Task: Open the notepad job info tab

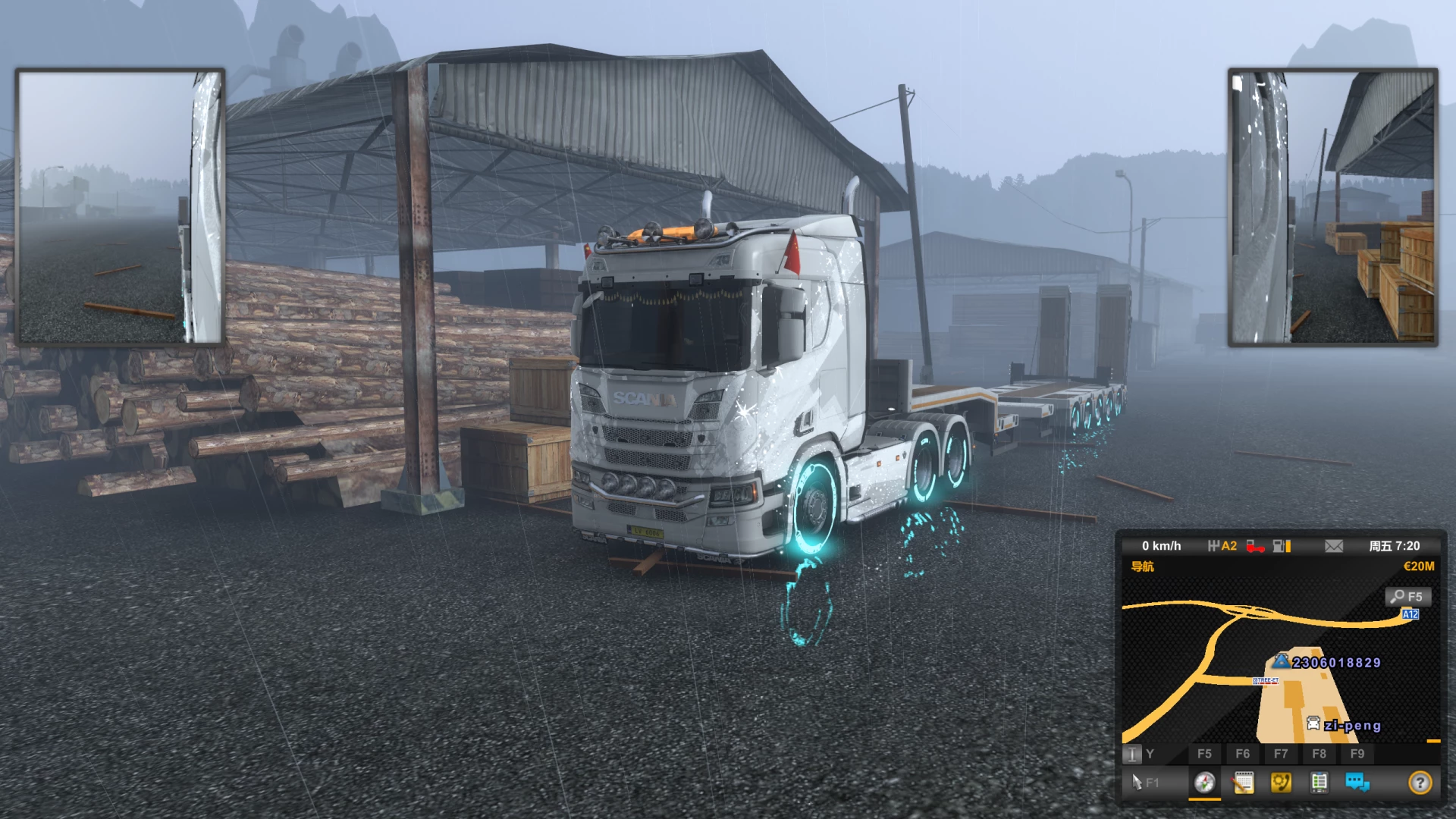Action: [x=1243, y=782]
